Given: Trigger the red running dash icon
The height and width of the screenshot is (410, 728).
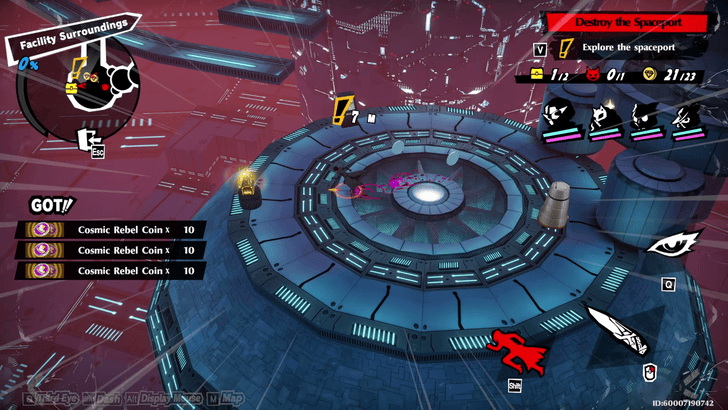Looking at the screenshot, I should (517, 350).
